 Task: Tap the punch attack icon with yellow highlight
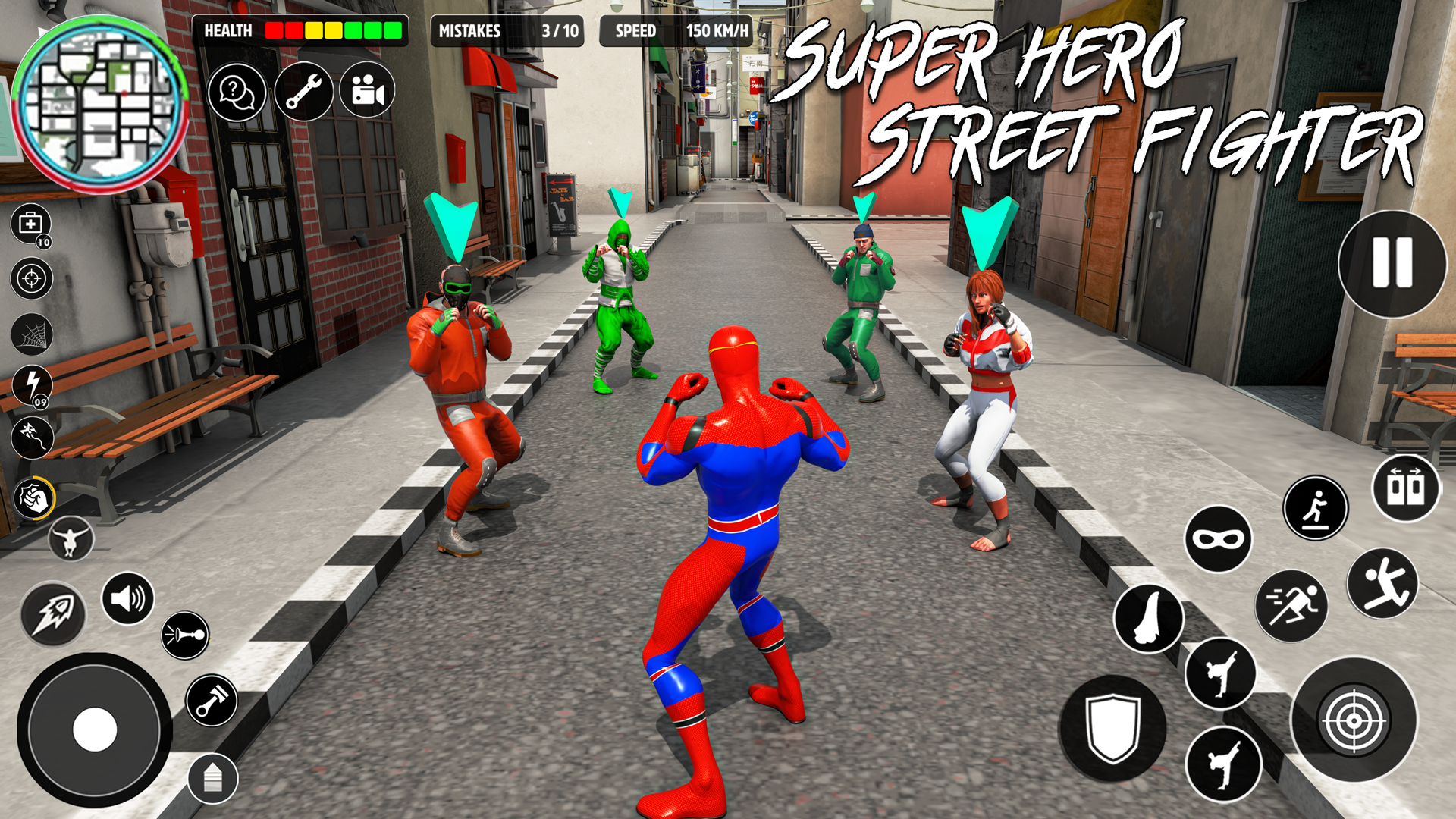pyautogui.click(x=33, y=497)
